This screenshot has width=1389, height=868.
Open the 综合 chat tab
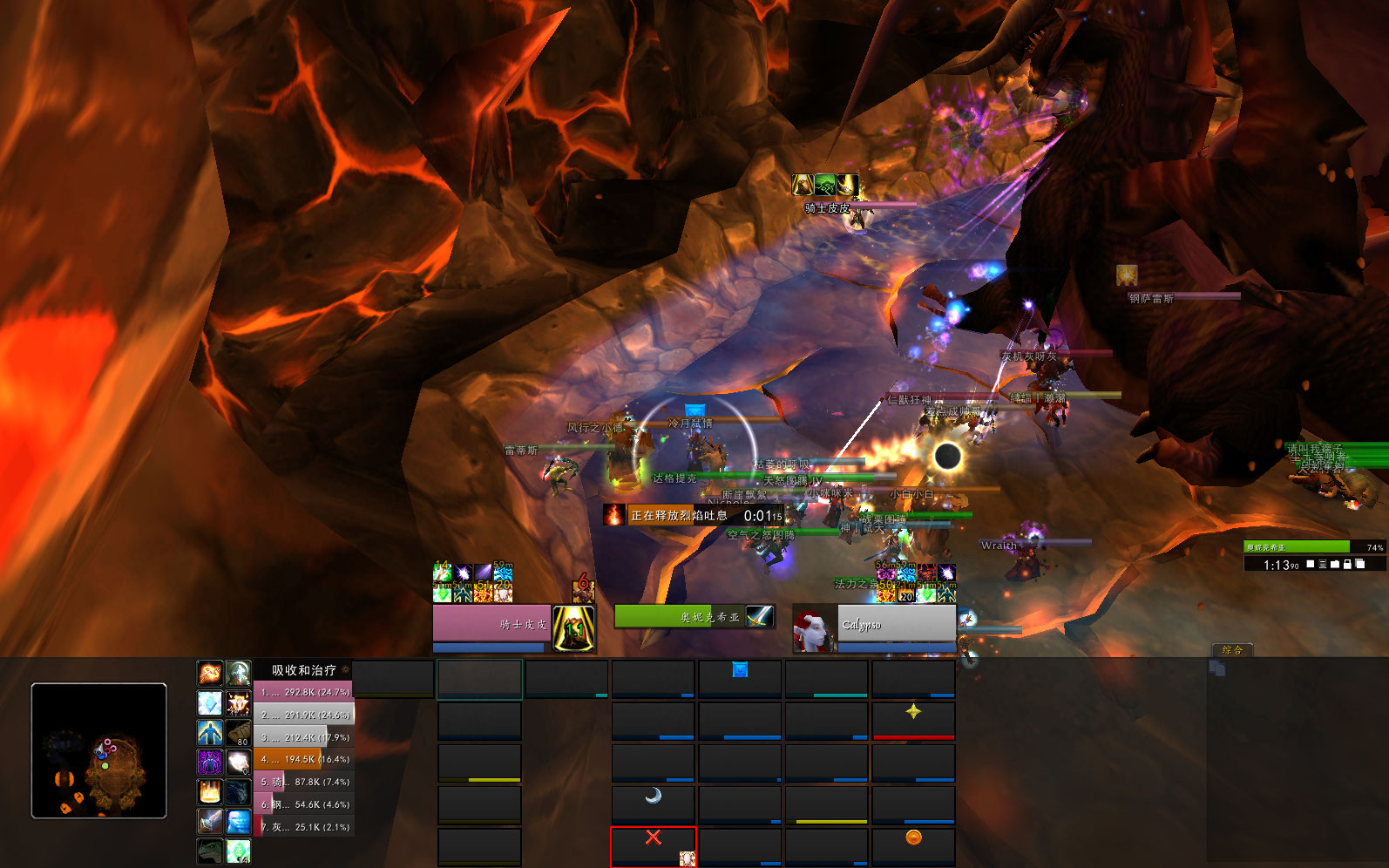click(1231, 650)
